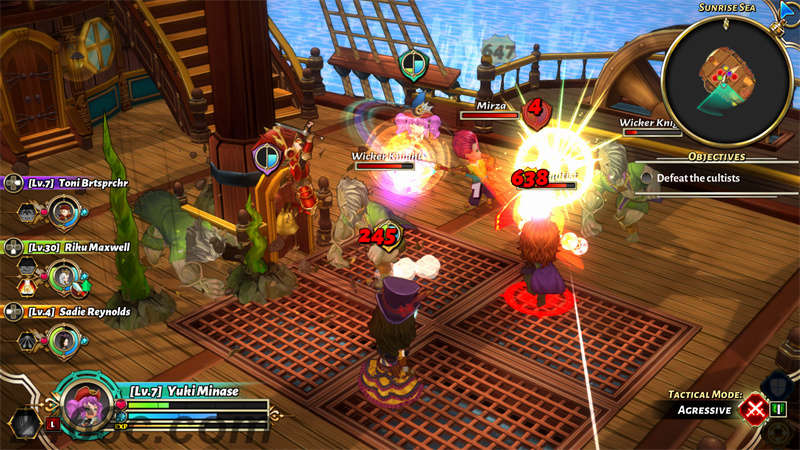
Task: Click the dark shield tactical mode icon
Action: click(776, 386)
